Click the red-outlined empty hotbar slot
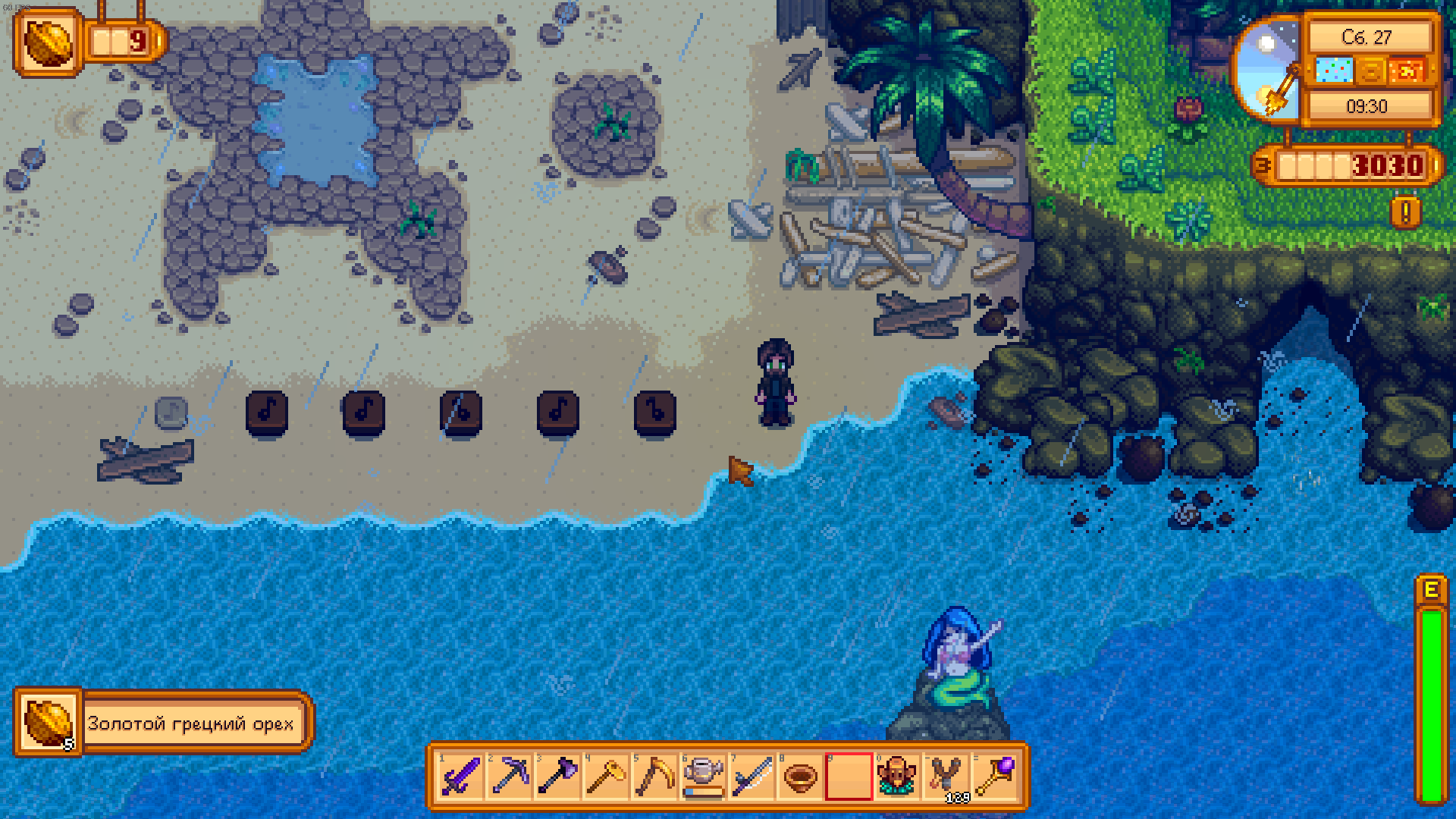This screenshot has height=819, width=1456. pos(849,776)
